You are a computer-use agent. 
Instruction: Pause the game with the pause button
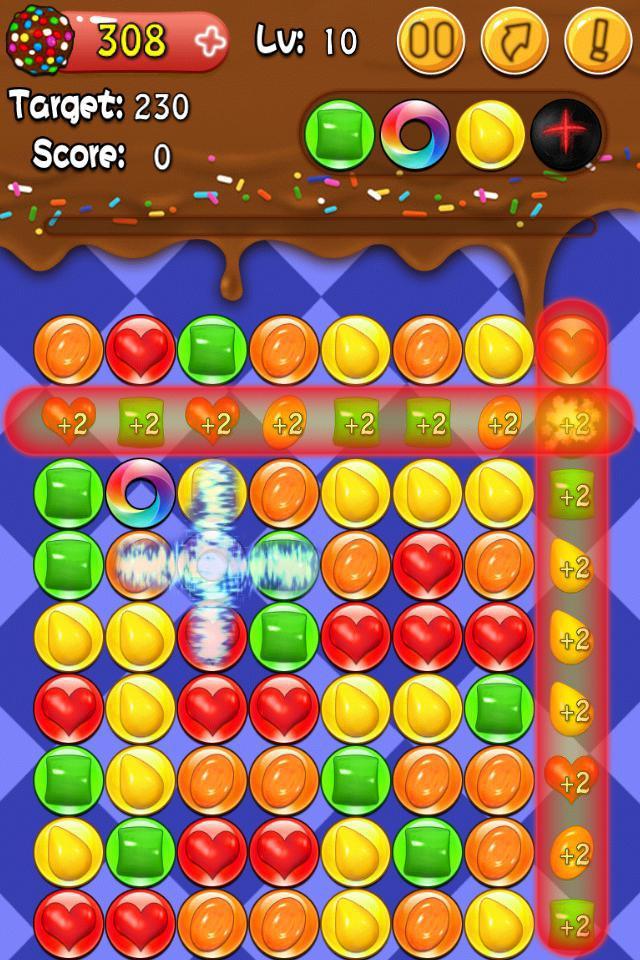(x=430, y=42)
